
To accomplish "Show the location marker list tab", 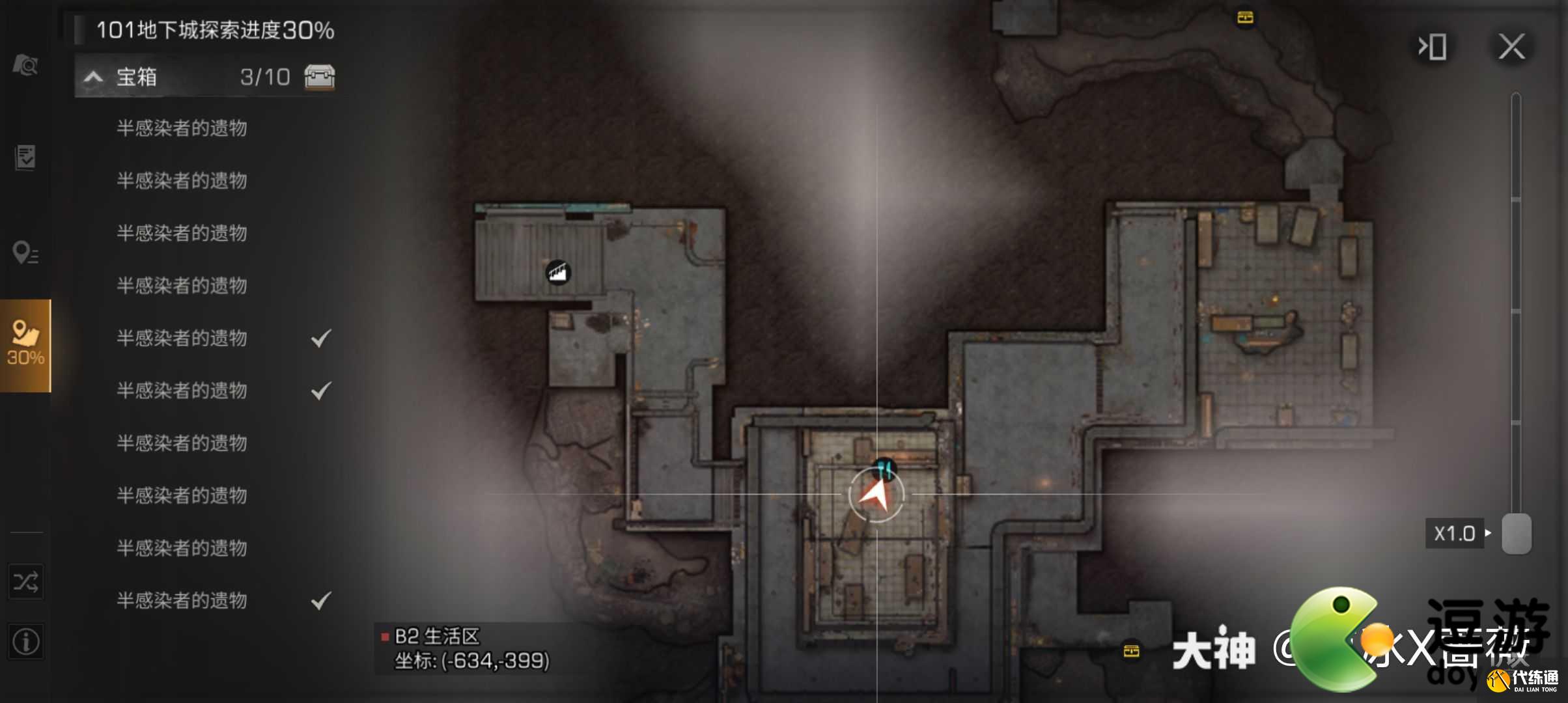I will pyautogui.click(x=25, y=253).
